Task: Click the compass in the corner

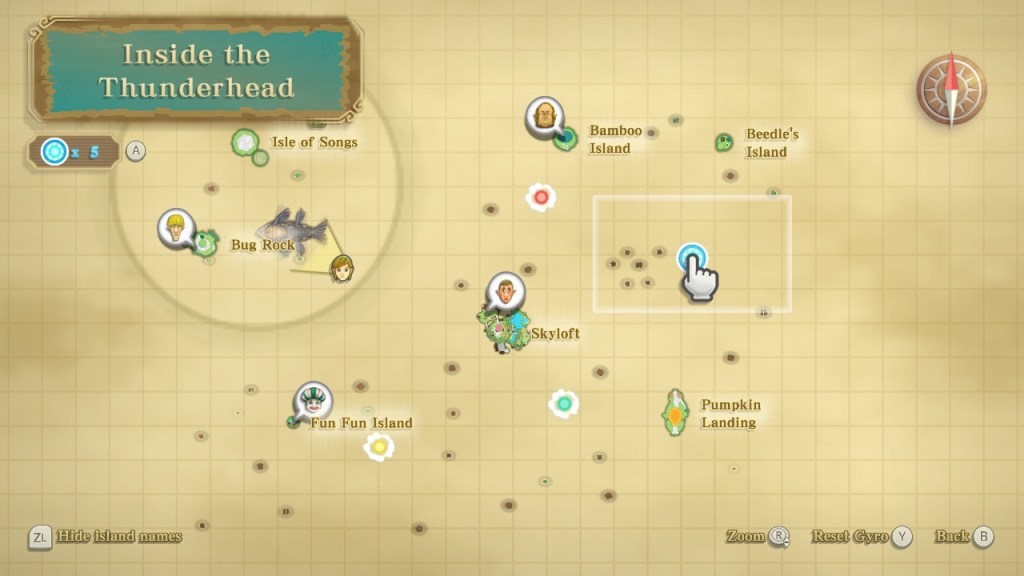Action: 950,91
